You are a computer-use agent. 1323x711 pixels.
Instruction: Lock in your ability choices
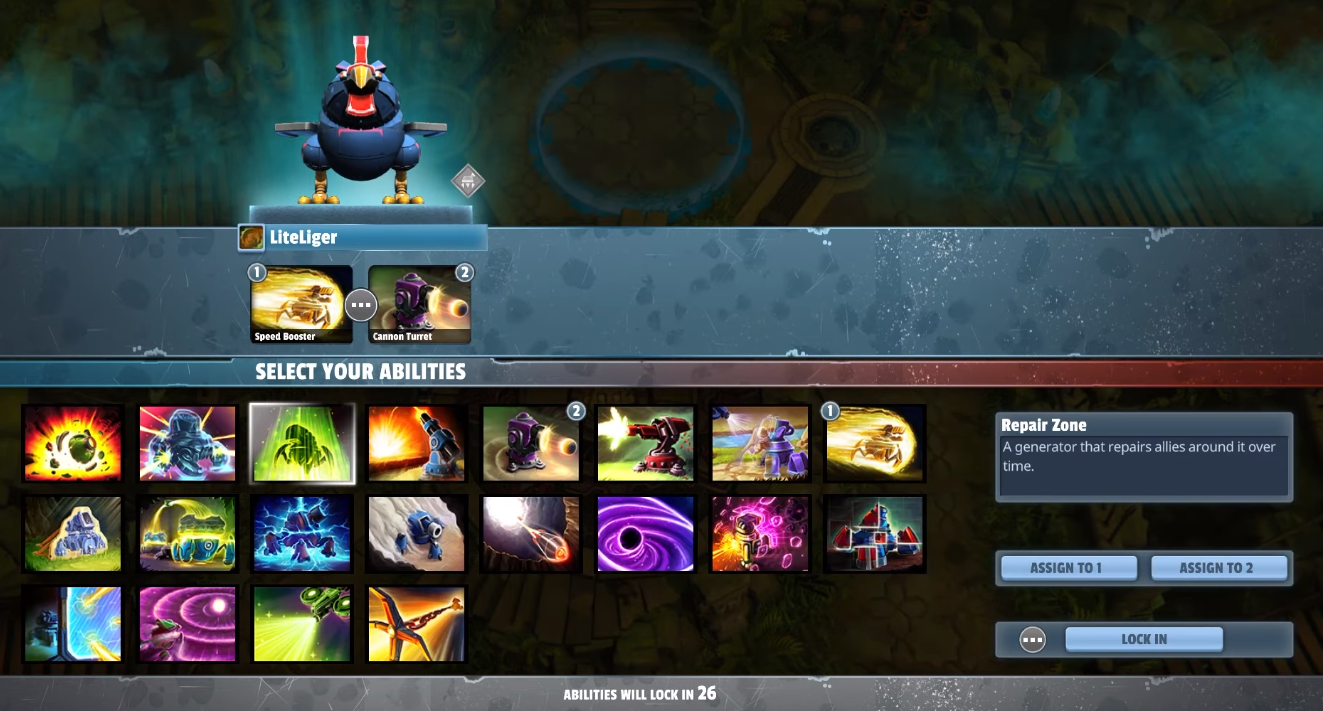pyautogui.click(x=1144, y=639)
